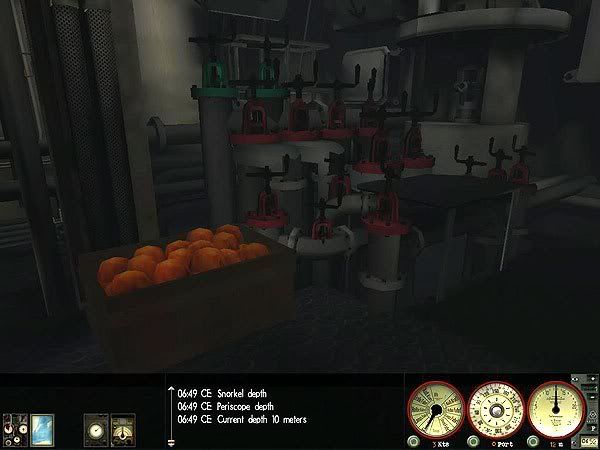
Task: Increase time compression with the plus button
Action: coord(593,379)
